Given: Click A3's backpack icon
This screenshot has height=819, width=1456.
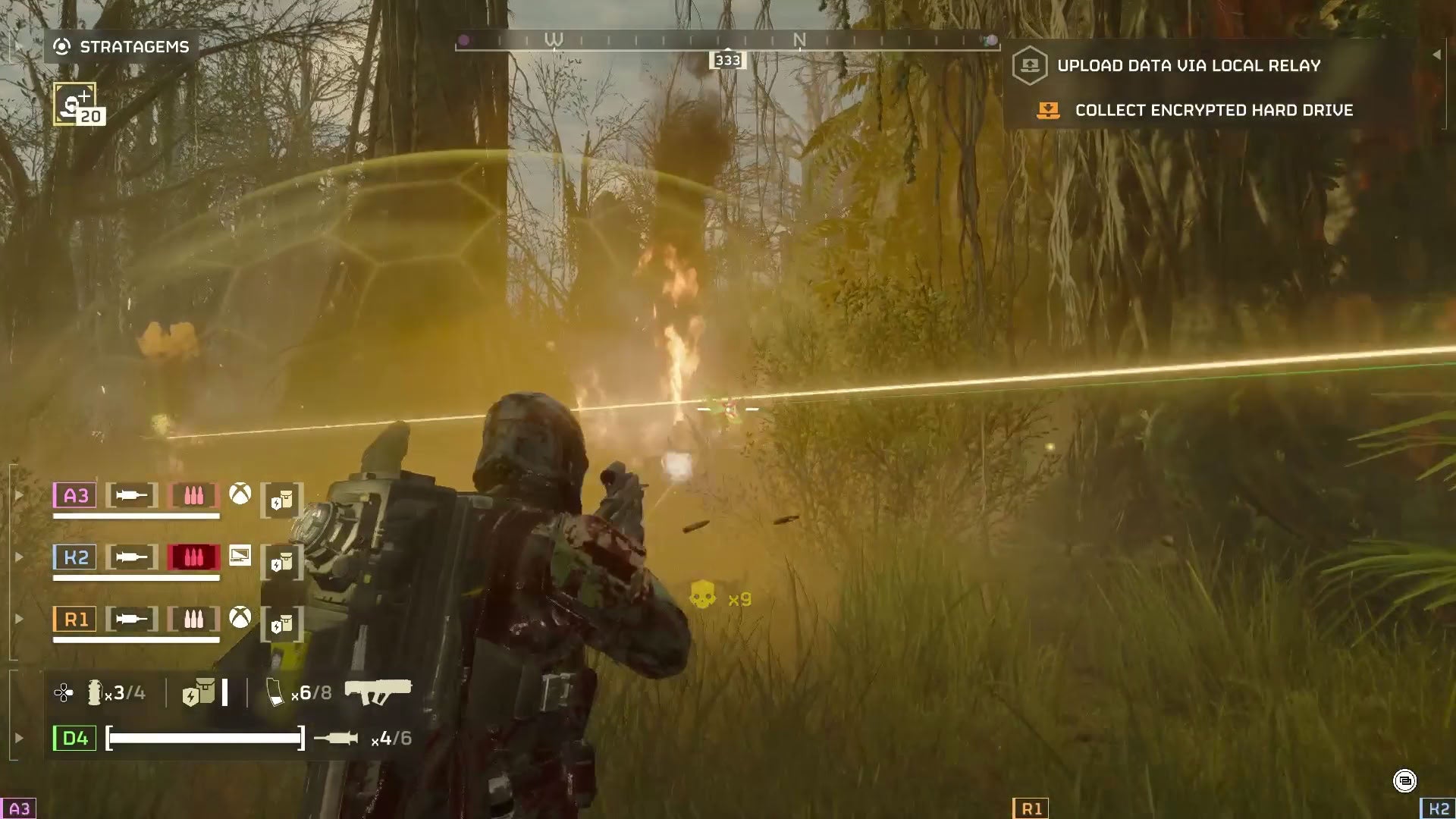Looking at the screenshot, I should tap(281, 500).
